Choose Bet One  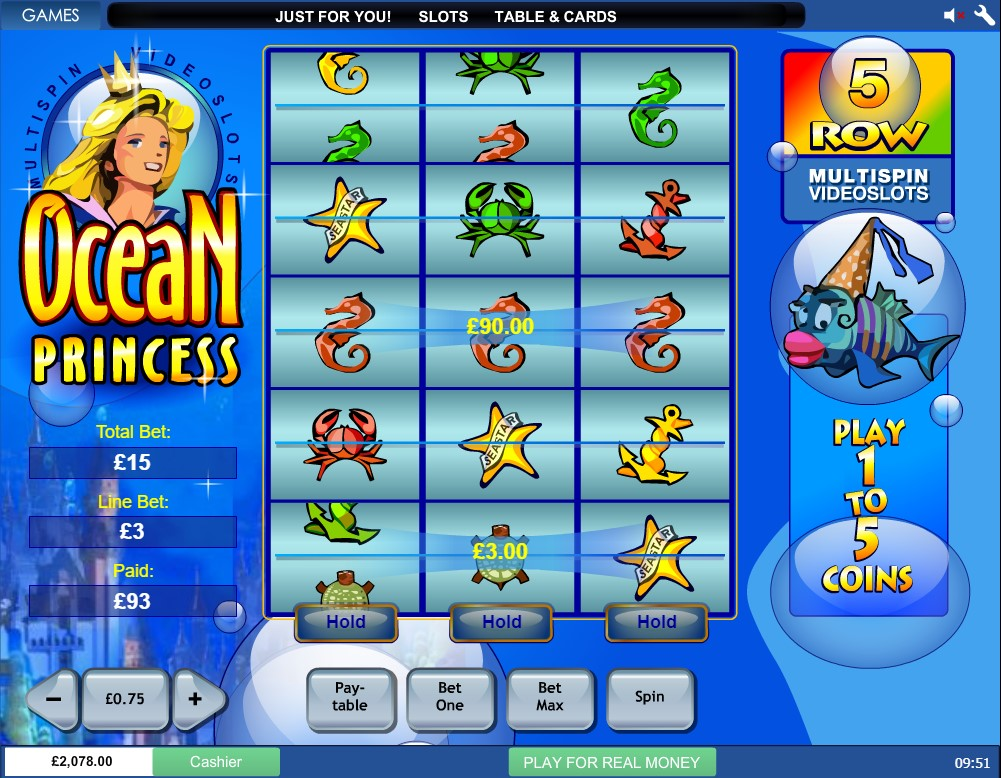point(450,697)
